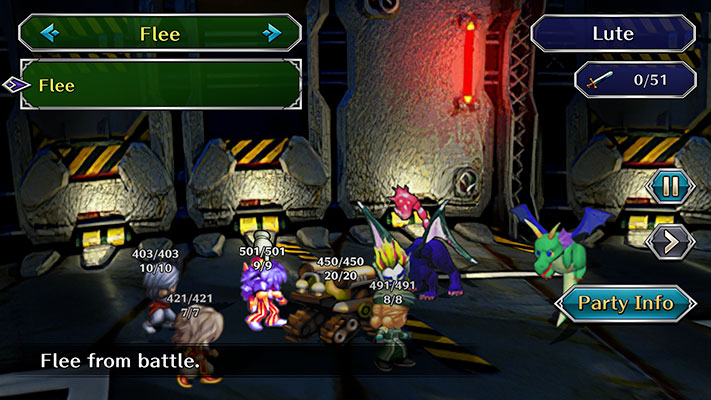The image size is (711, 400).
Task: Select the Flee command in the list
Action: point(160,85)
